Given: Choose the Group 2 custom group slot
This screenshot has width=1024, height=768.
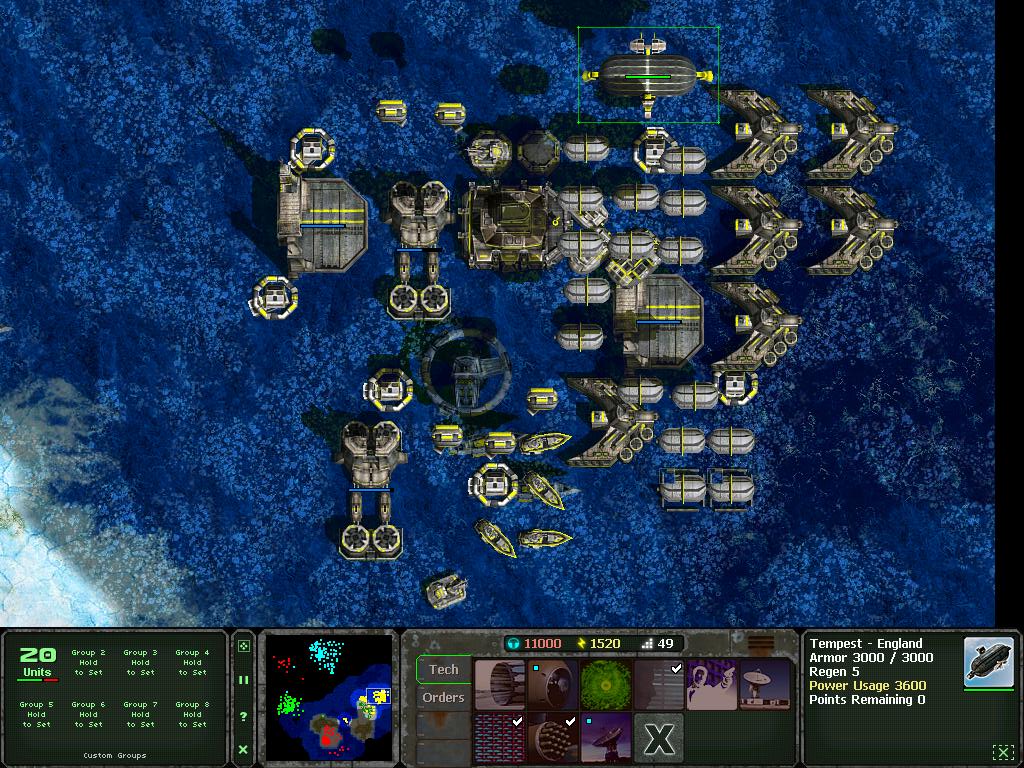Looking at the screenshot, I should (88, 662).
